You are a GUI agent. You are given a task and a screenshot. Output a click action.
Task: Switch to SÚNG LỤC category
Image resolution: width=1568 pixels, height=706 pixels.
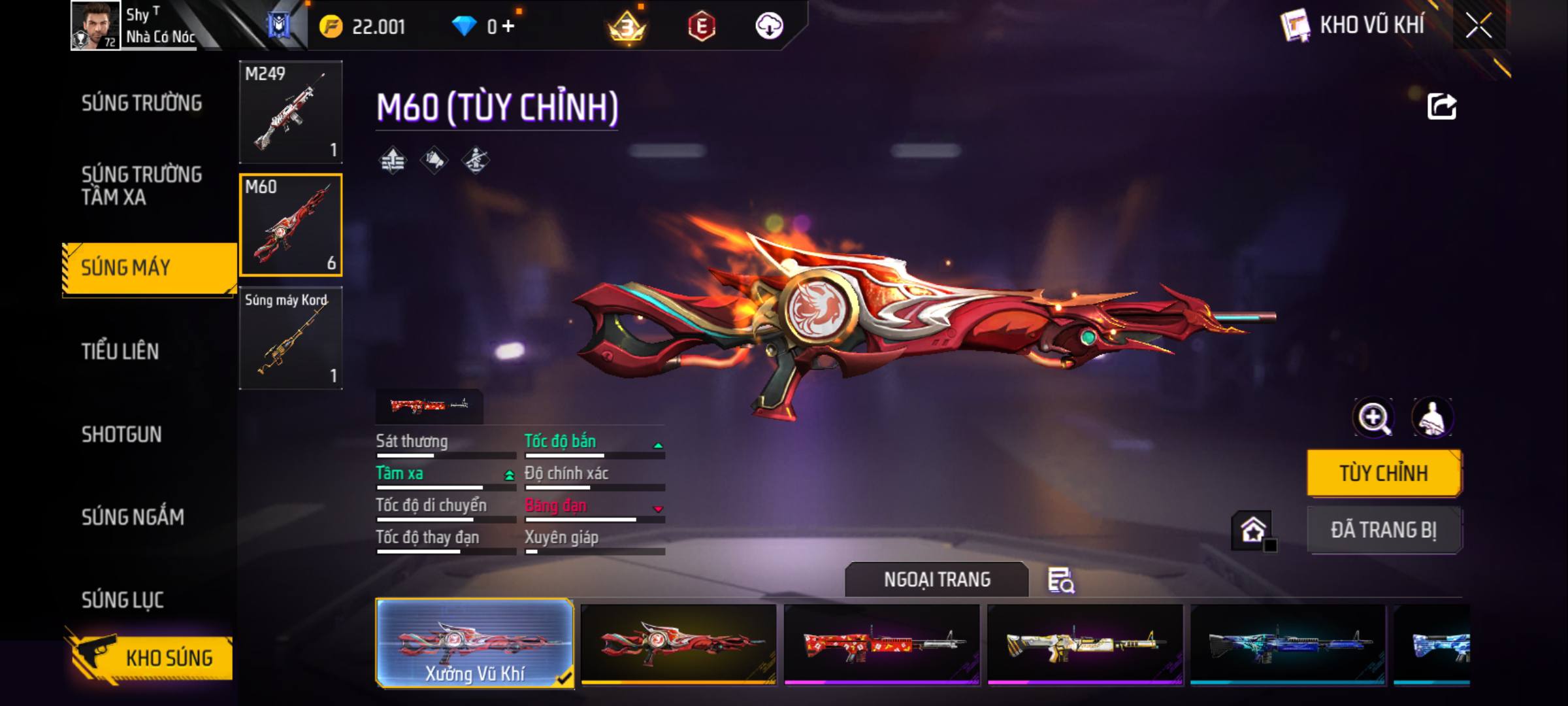(x=122, y=600)
